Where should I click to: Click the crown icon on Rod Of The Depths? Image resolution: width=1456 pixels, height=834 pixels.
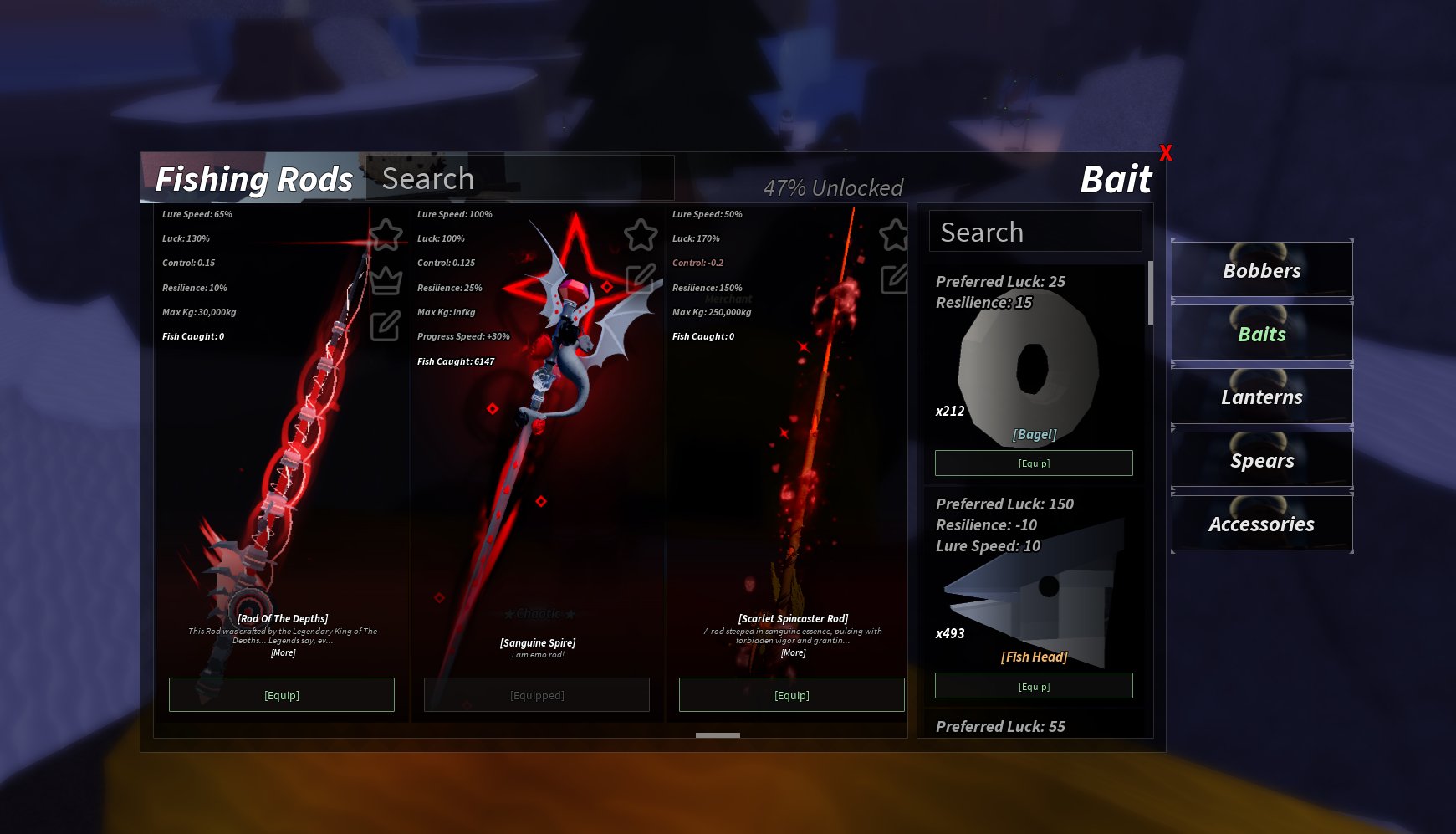[386, 280]
